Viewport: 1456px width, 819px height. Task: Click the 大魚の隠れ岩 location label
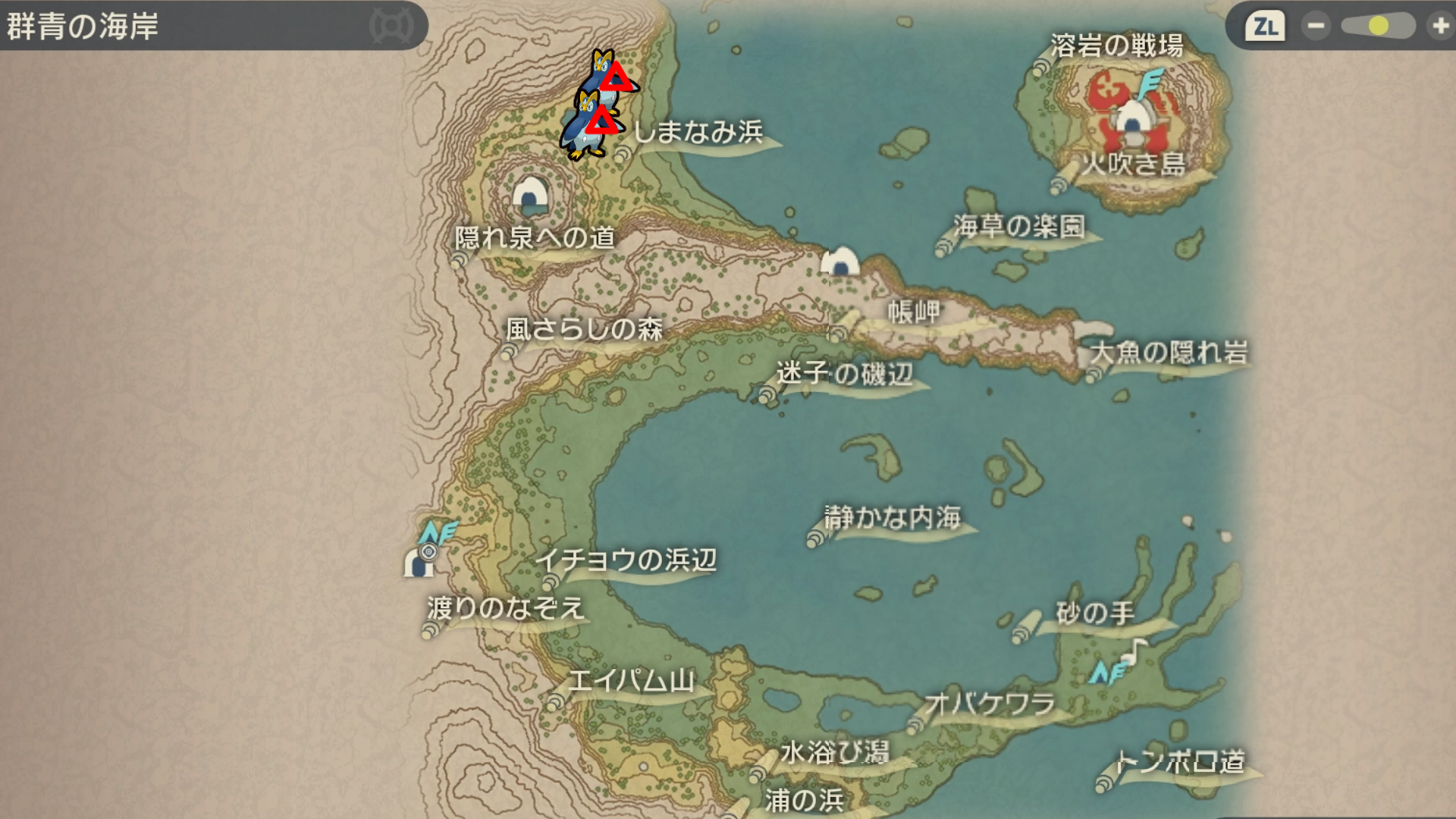click(1169, 353)
